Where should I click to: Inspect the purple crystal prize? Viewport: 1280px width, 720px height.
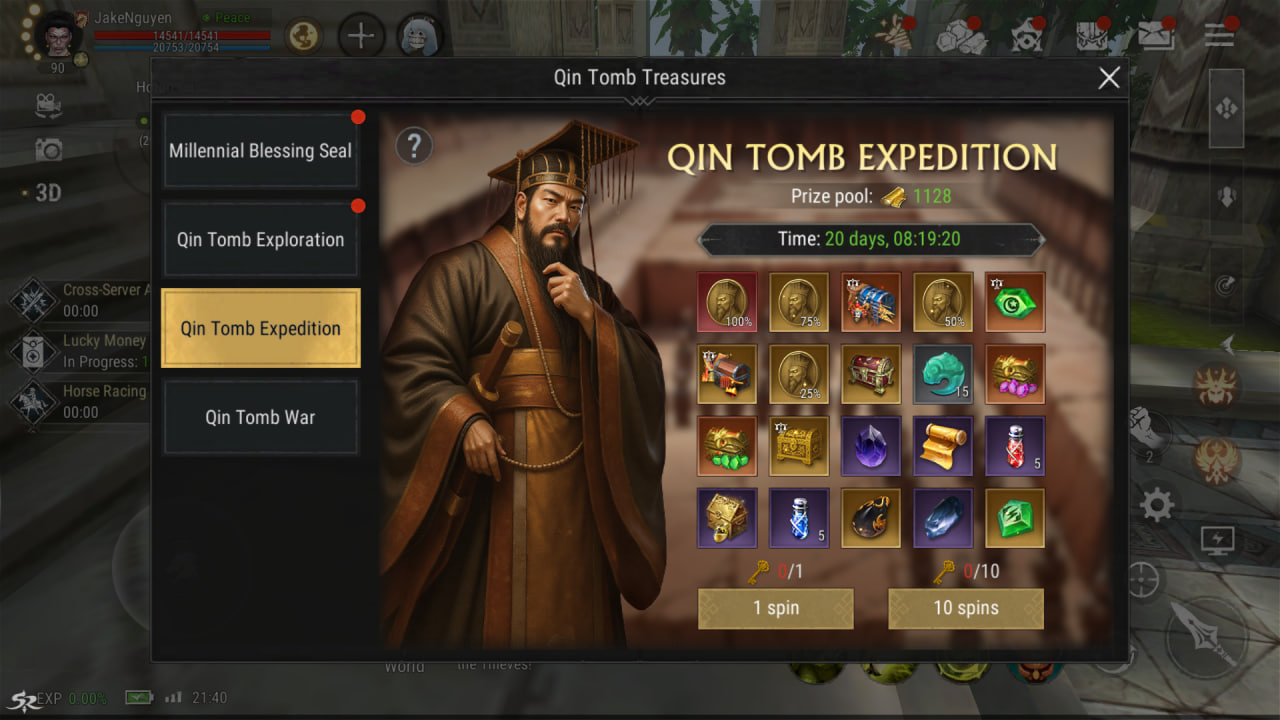871,446
